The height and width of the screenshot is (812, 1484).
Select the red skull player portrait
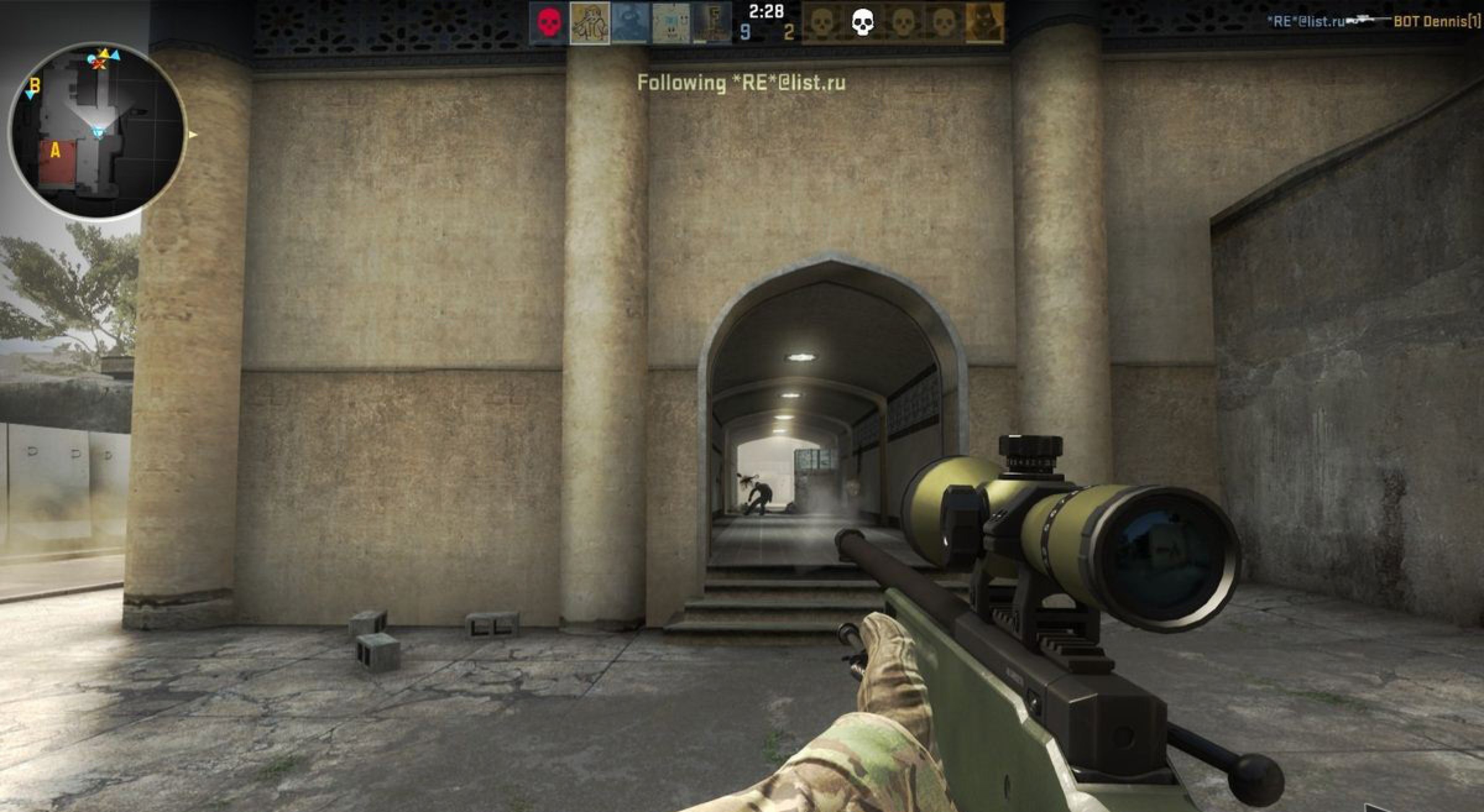click(x=547, y=23)
